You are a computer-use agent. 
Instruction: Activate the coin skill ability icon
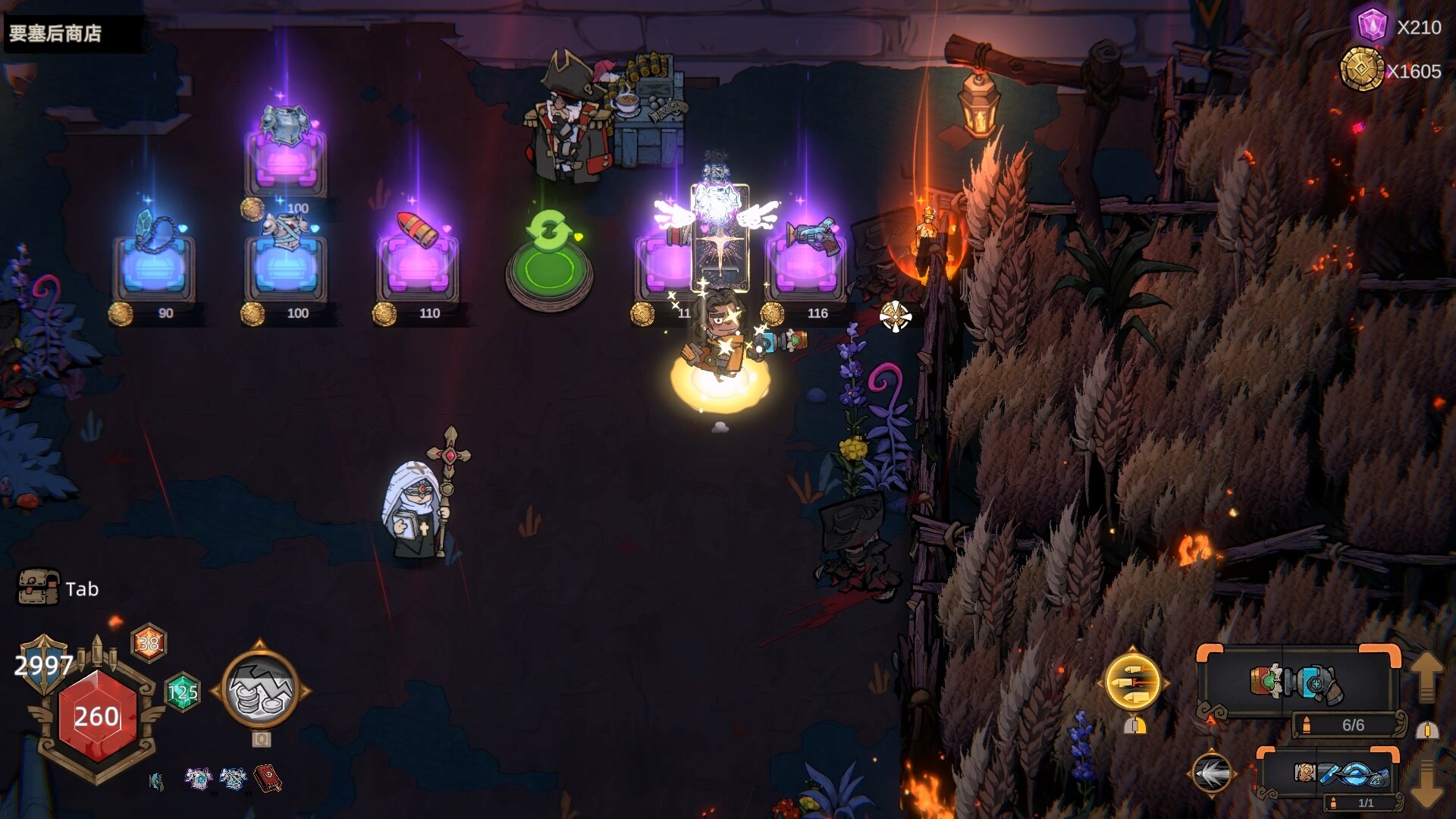(x=260, y=691)
